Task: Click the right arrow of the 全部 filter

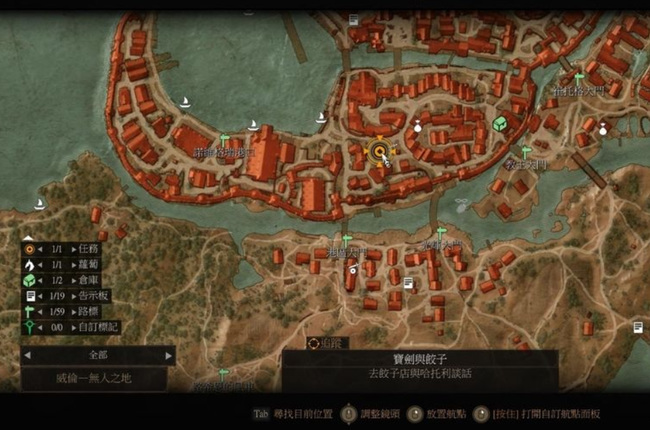Action: 169,355
